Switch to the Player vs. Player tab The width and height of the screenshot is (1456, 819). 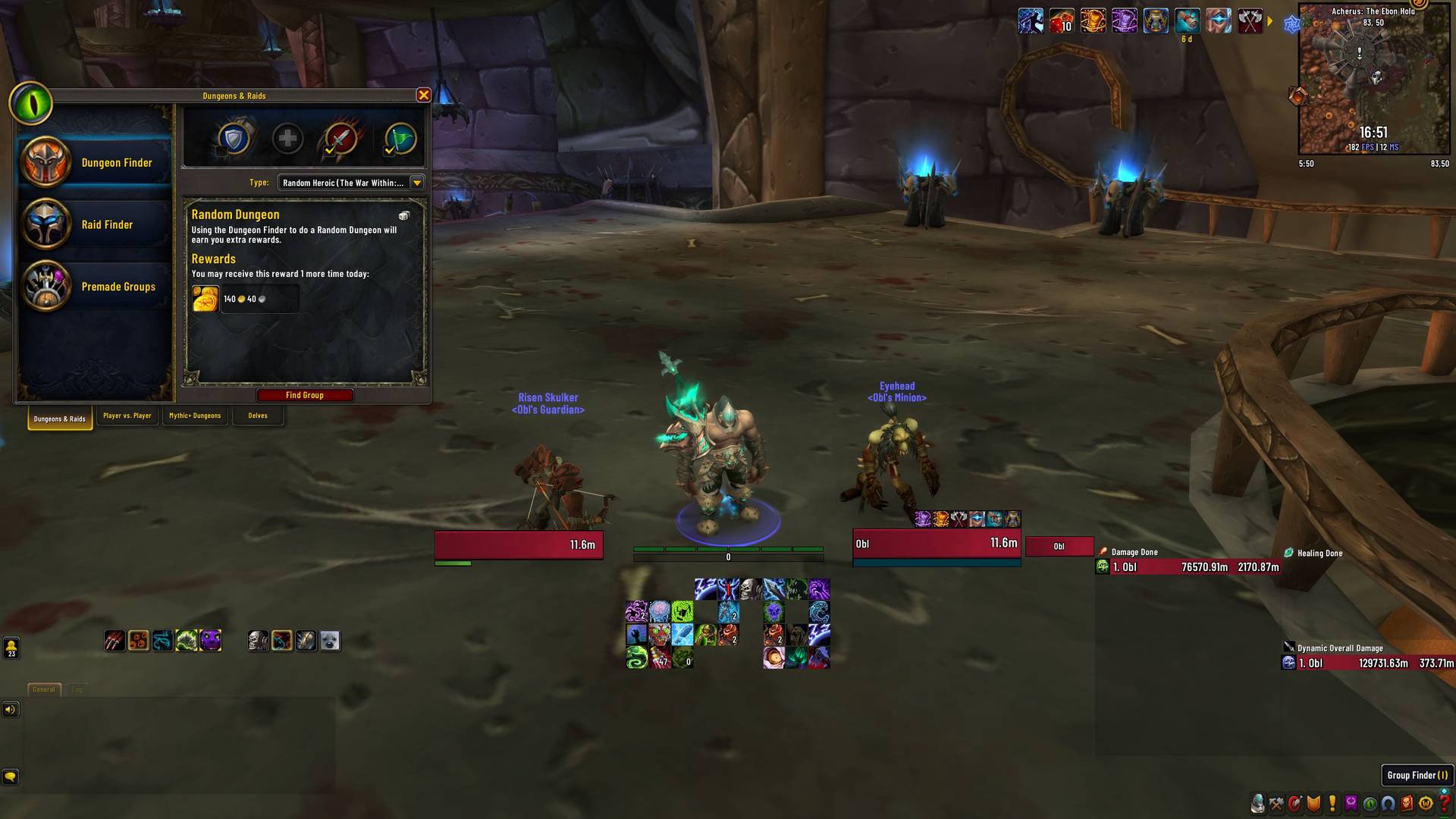[127, 416]
